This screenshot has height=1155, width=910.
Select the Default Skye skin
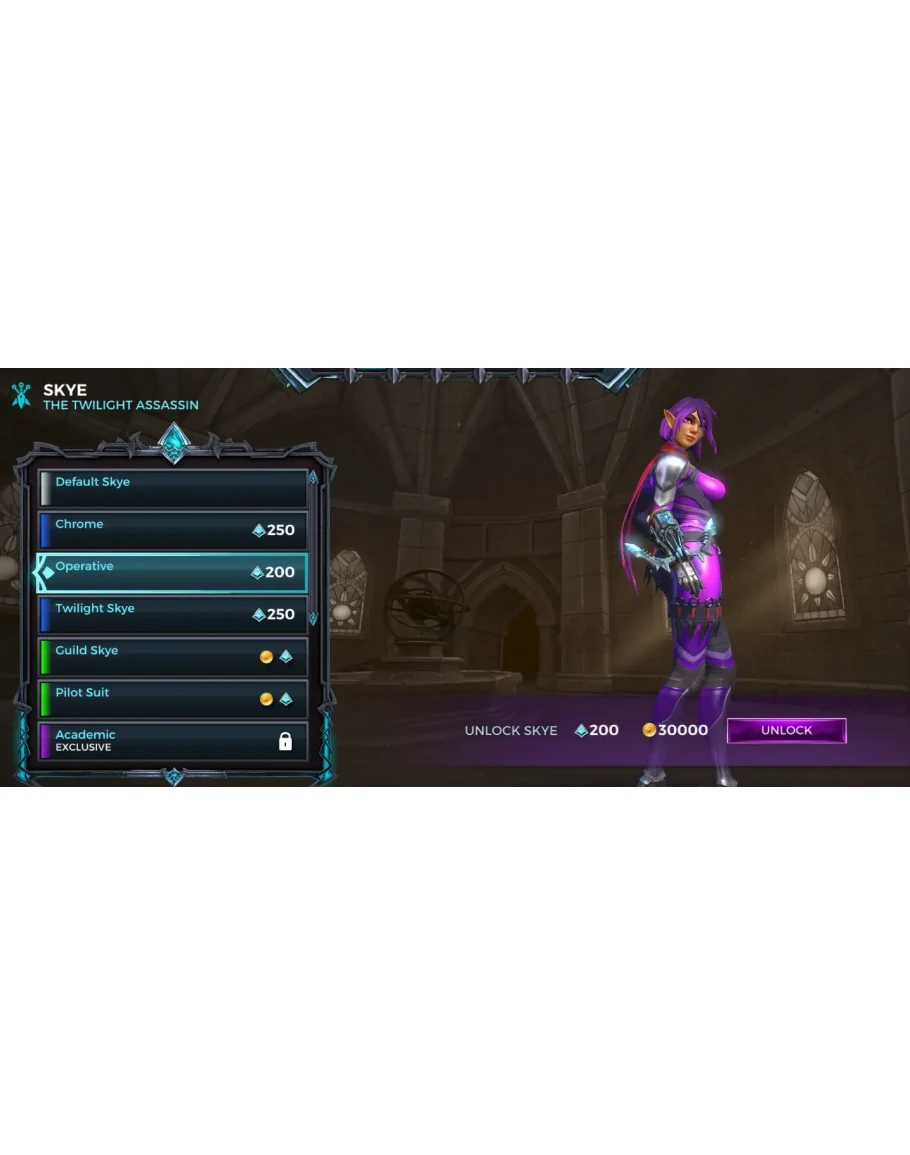pyautogui.click(x=173, y=488)
